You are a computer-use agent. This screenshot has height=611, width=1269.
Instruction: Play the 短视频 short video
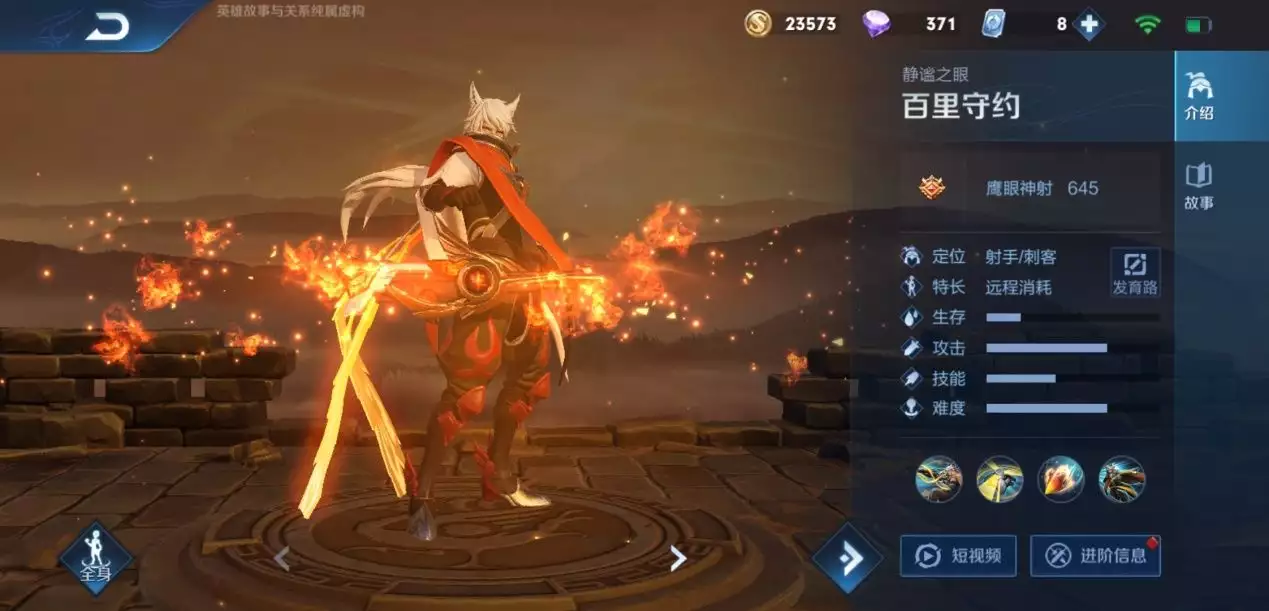[x=958, y=556]
